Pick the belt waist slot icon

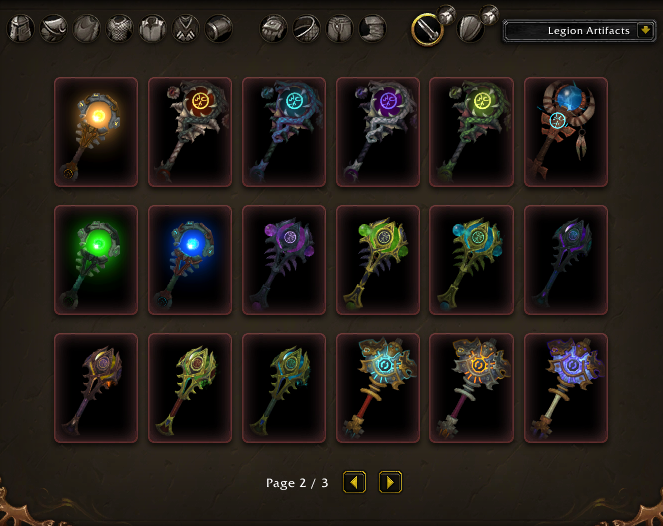pyautogui.click(x=307, y=29)
